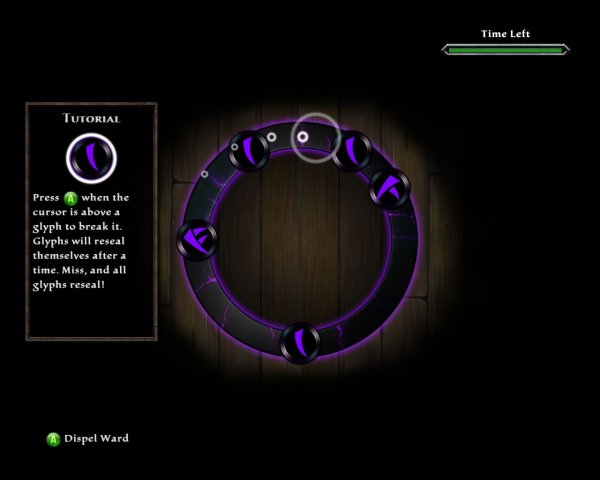Click the white circular cursor on the ring
The image size is (600, 480).
[x=314, y=137]
